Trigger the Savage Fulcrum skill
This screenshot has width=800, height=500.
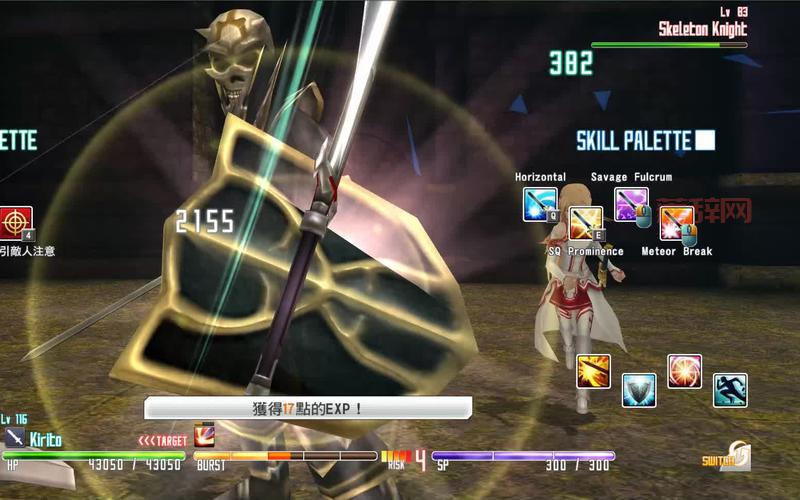(631, 204)
